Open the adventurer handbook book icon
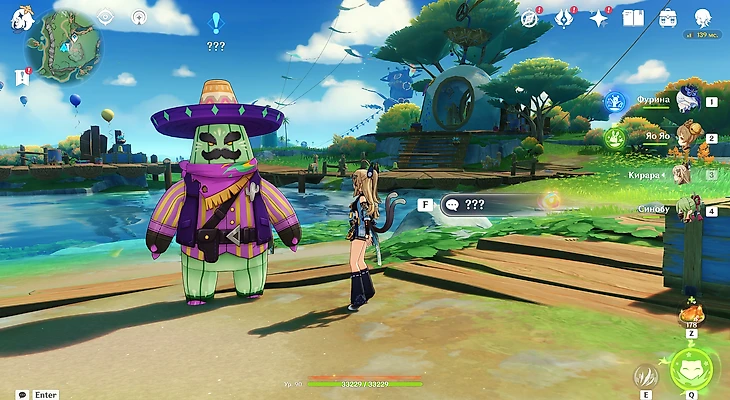 point(632,18)
